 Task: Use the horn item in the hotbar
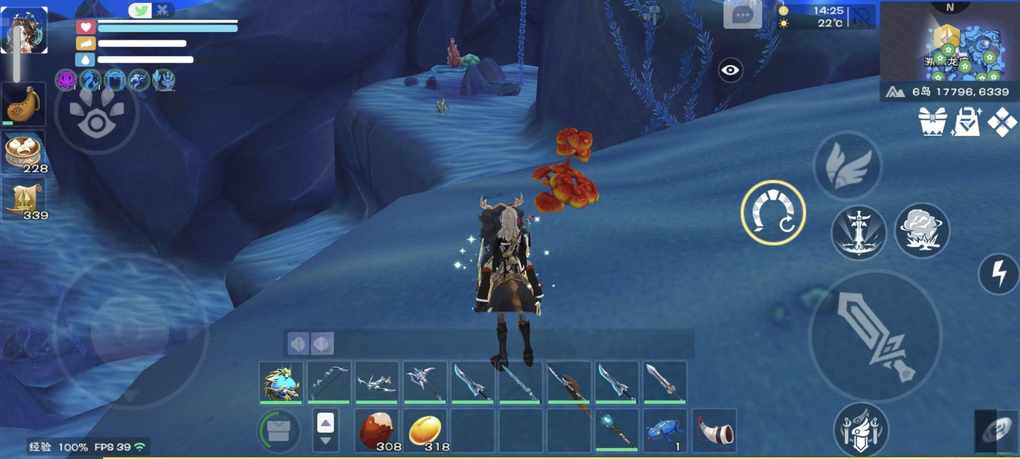point(714,429)
